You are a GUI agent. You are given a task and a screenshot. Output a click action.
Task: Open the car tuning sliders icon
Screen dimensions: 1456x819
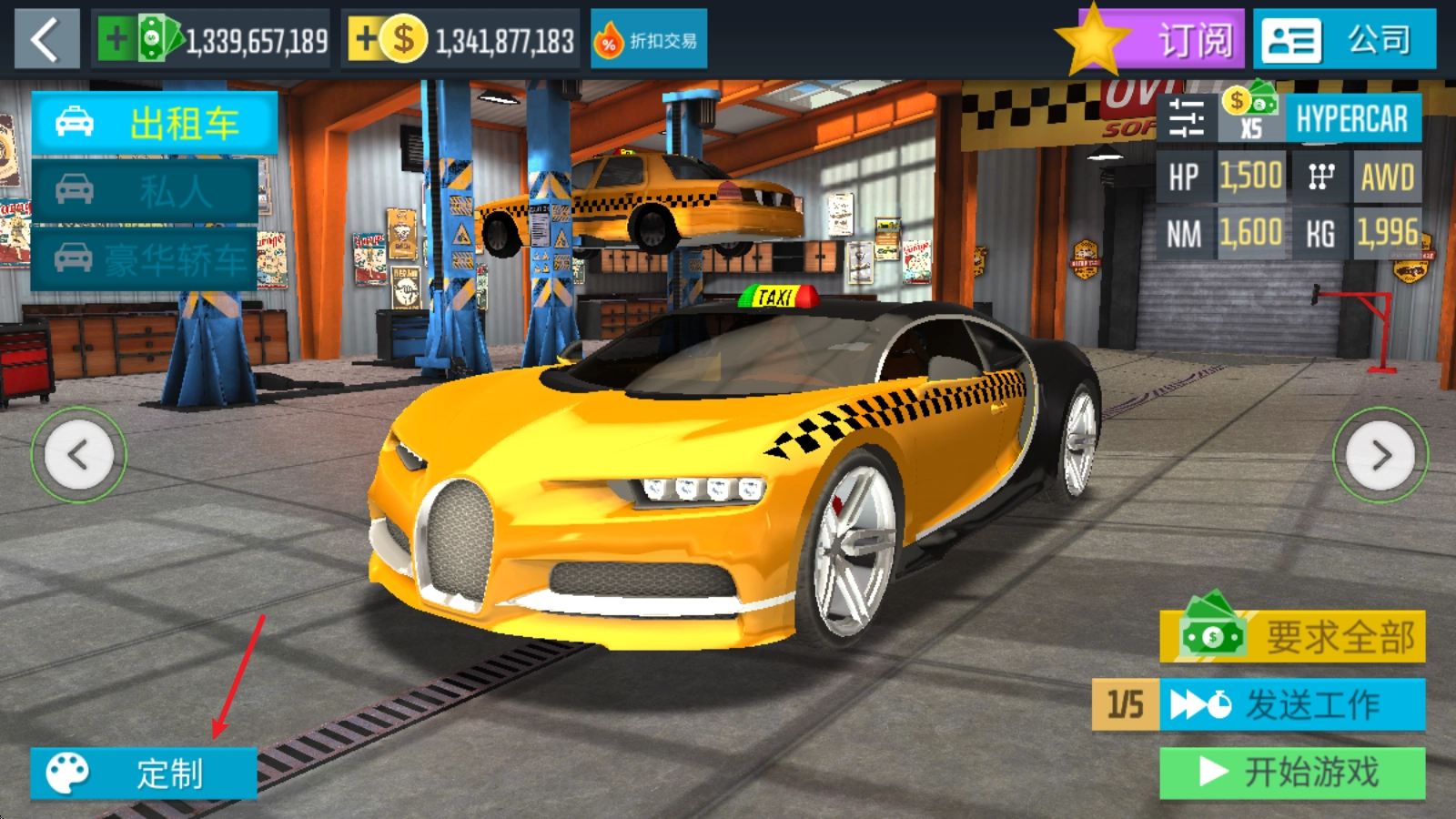(x=1186, y=118)
